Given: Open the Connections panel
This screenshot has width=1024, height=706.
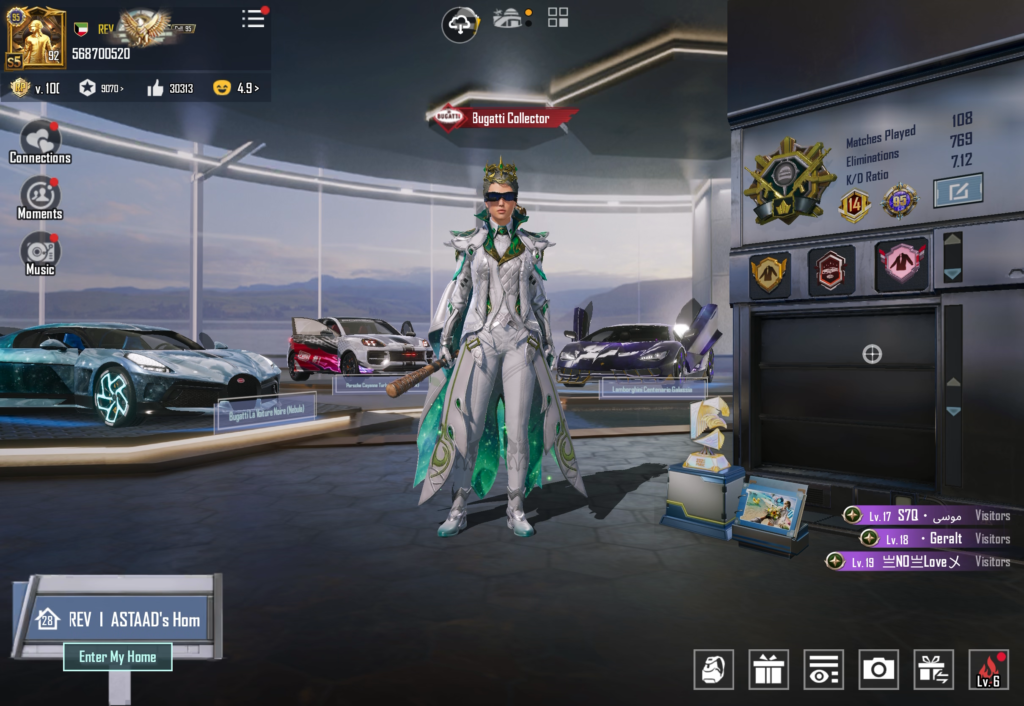Looking at the screenshot, I should (40, 142).
